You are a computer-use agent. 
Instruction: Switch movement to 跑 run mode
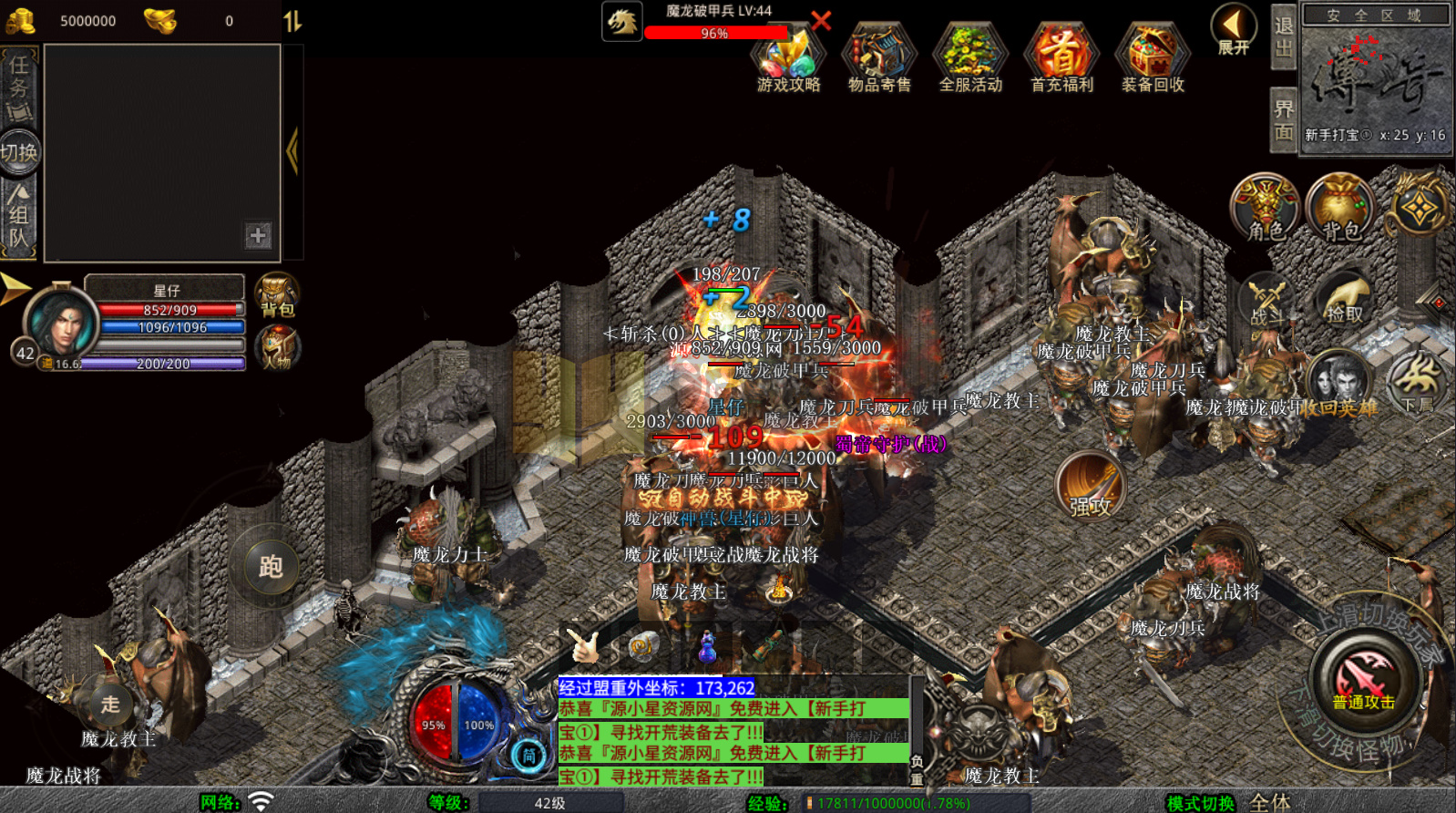271,566
